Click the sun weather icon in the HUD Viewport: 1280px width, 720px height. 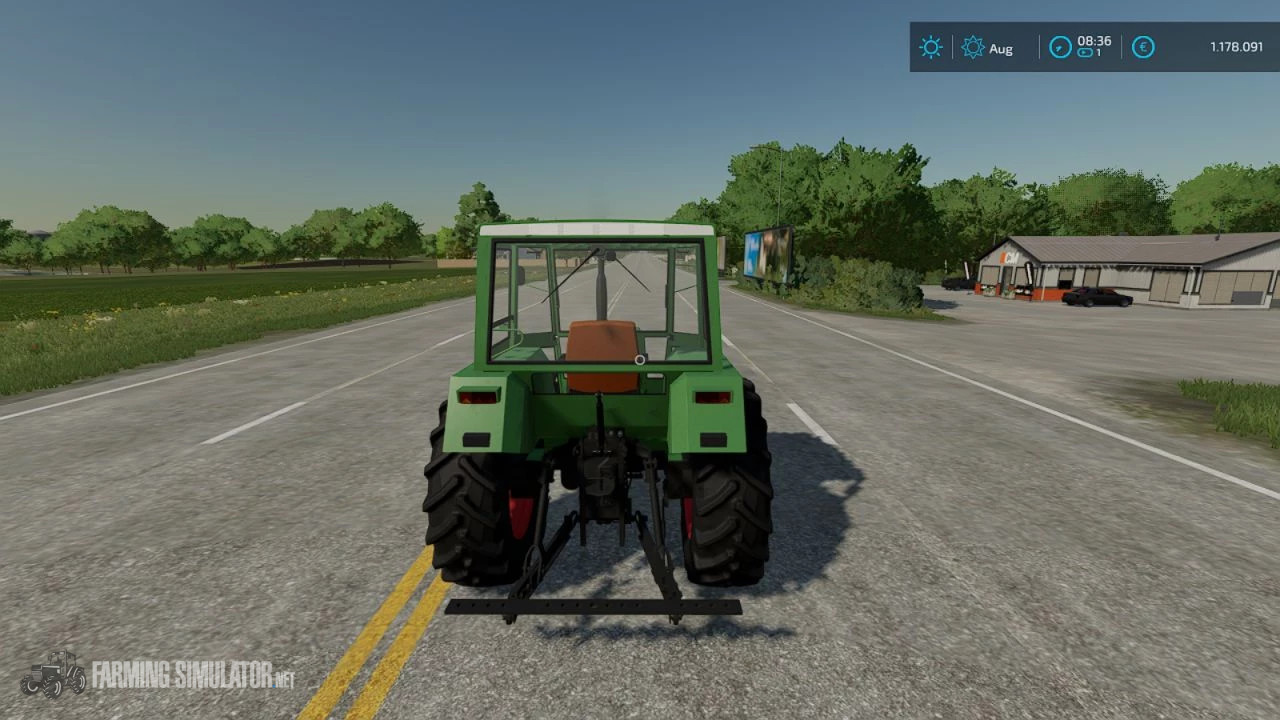click(x=930, y=47)
